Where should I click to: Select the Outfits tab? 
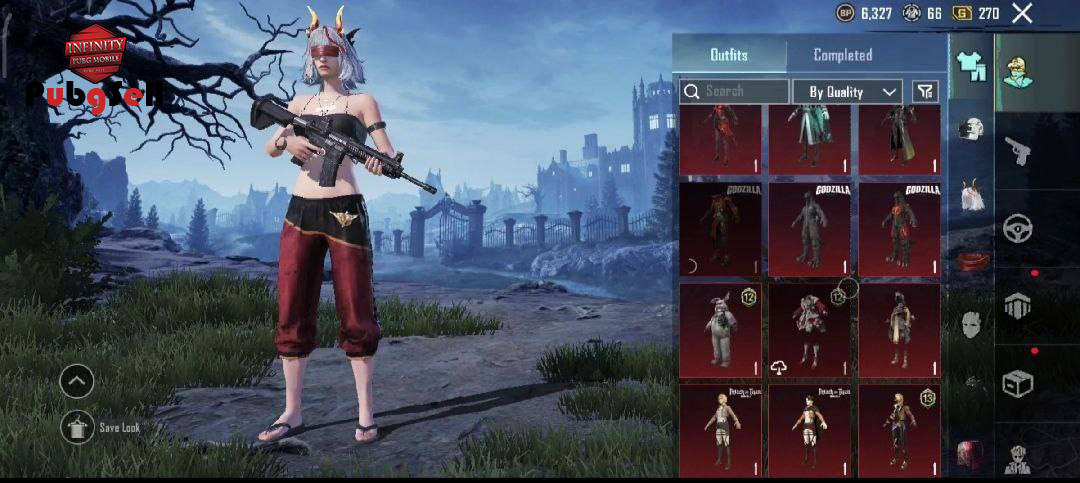pyautogui.click(x=729, y=55)
